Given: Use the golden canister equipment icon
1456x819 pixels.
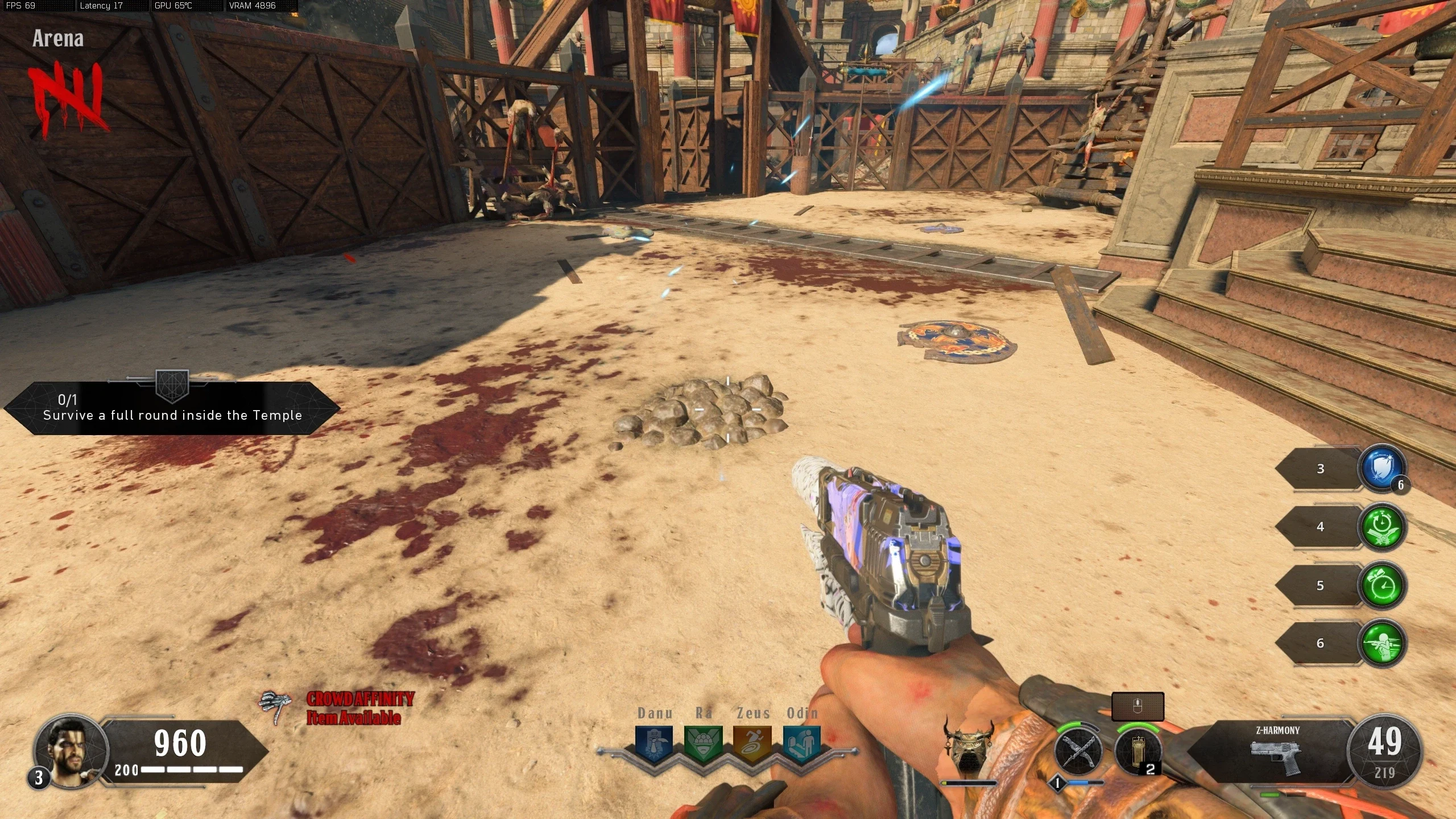Looking at the screenshot, I should click(x=1137, y=751).
